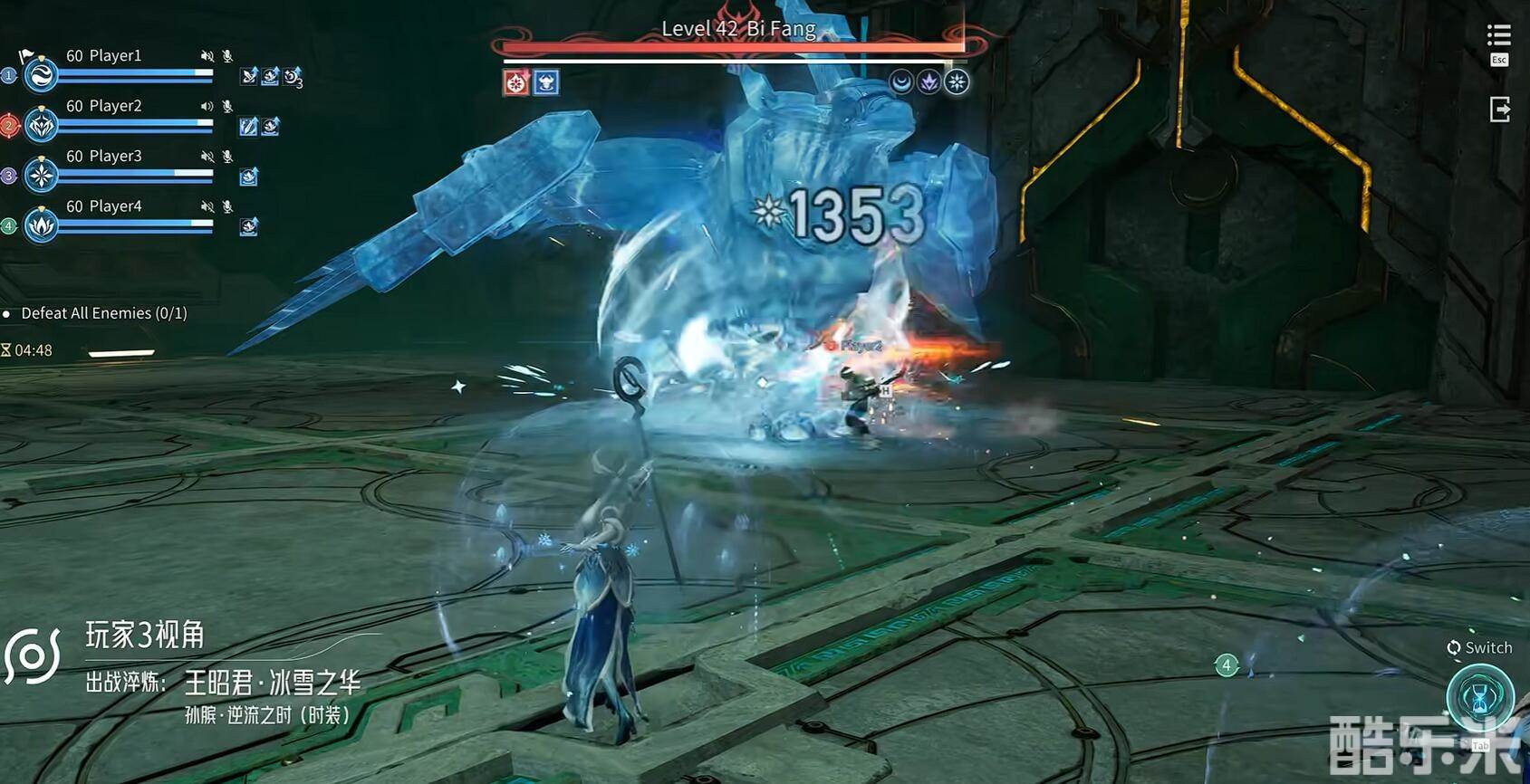The height and width of the screenshot is (784, 1530).
Task: Toggle Player3's microphone icon
Action: (x=227, y=157)
